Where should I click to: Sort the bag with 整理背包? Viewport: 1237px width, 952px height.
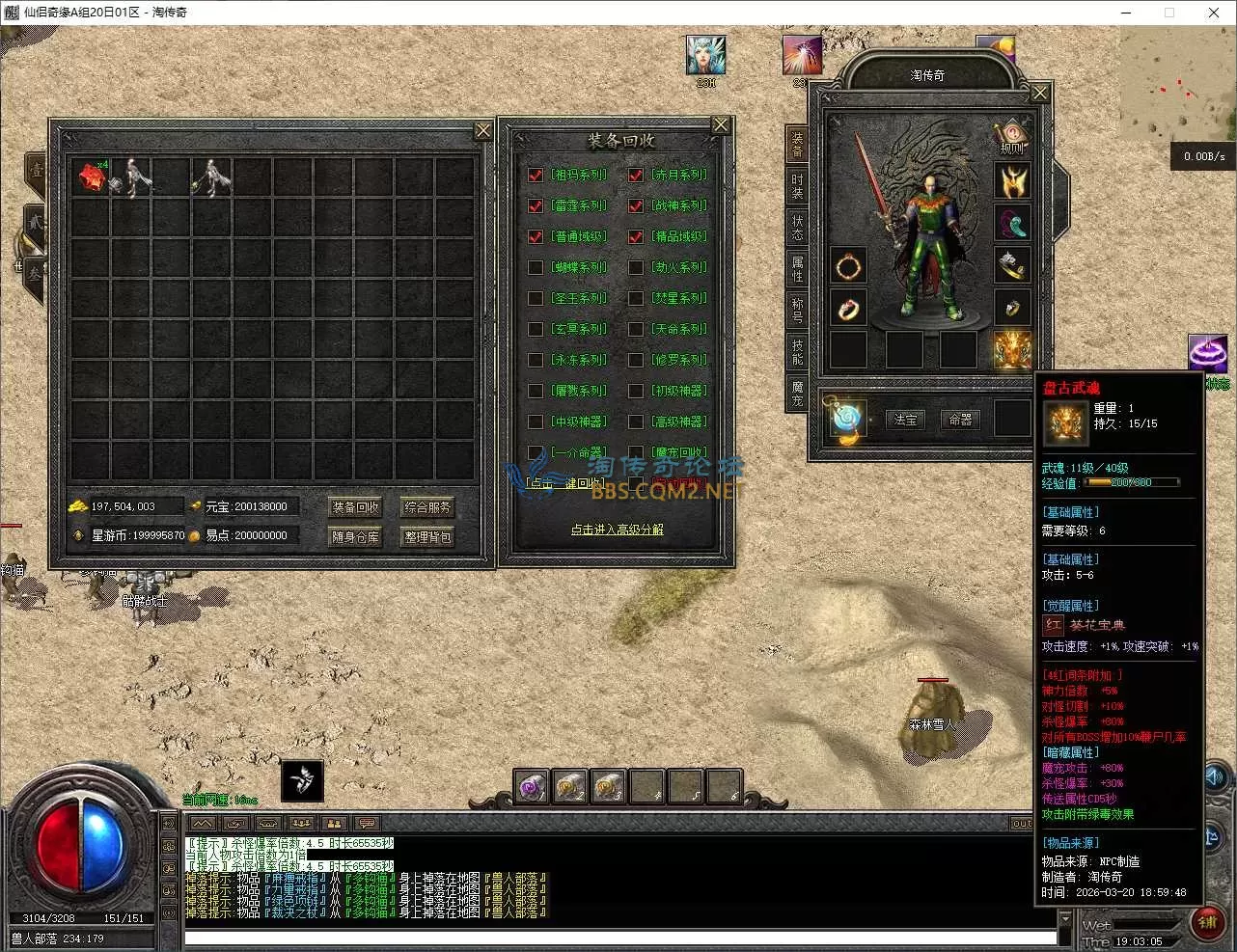pyautogui.click(x=427, y=537)
